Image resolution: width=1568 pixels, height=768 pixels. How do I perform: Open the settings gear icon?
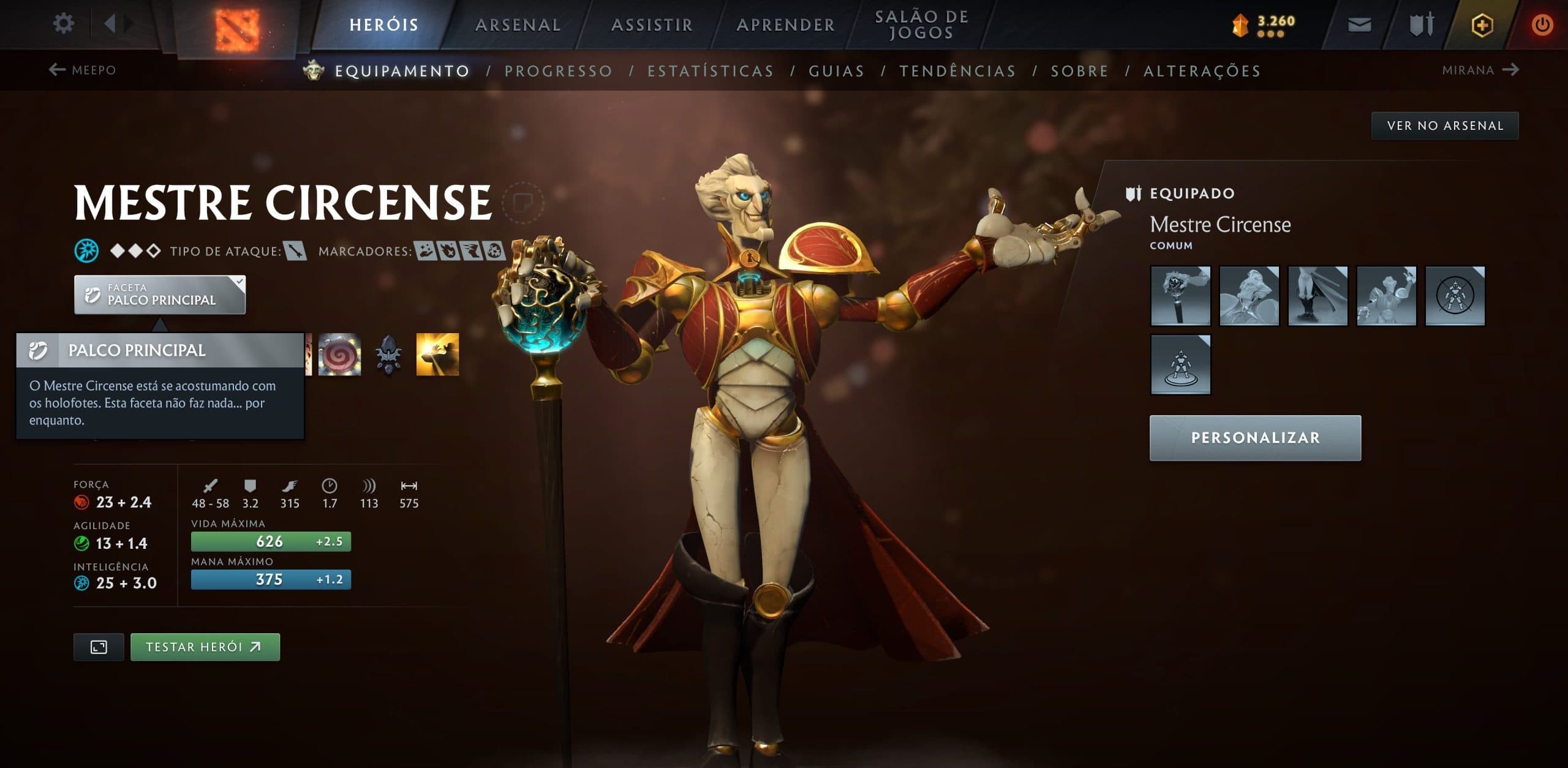(x=63, y=23)
